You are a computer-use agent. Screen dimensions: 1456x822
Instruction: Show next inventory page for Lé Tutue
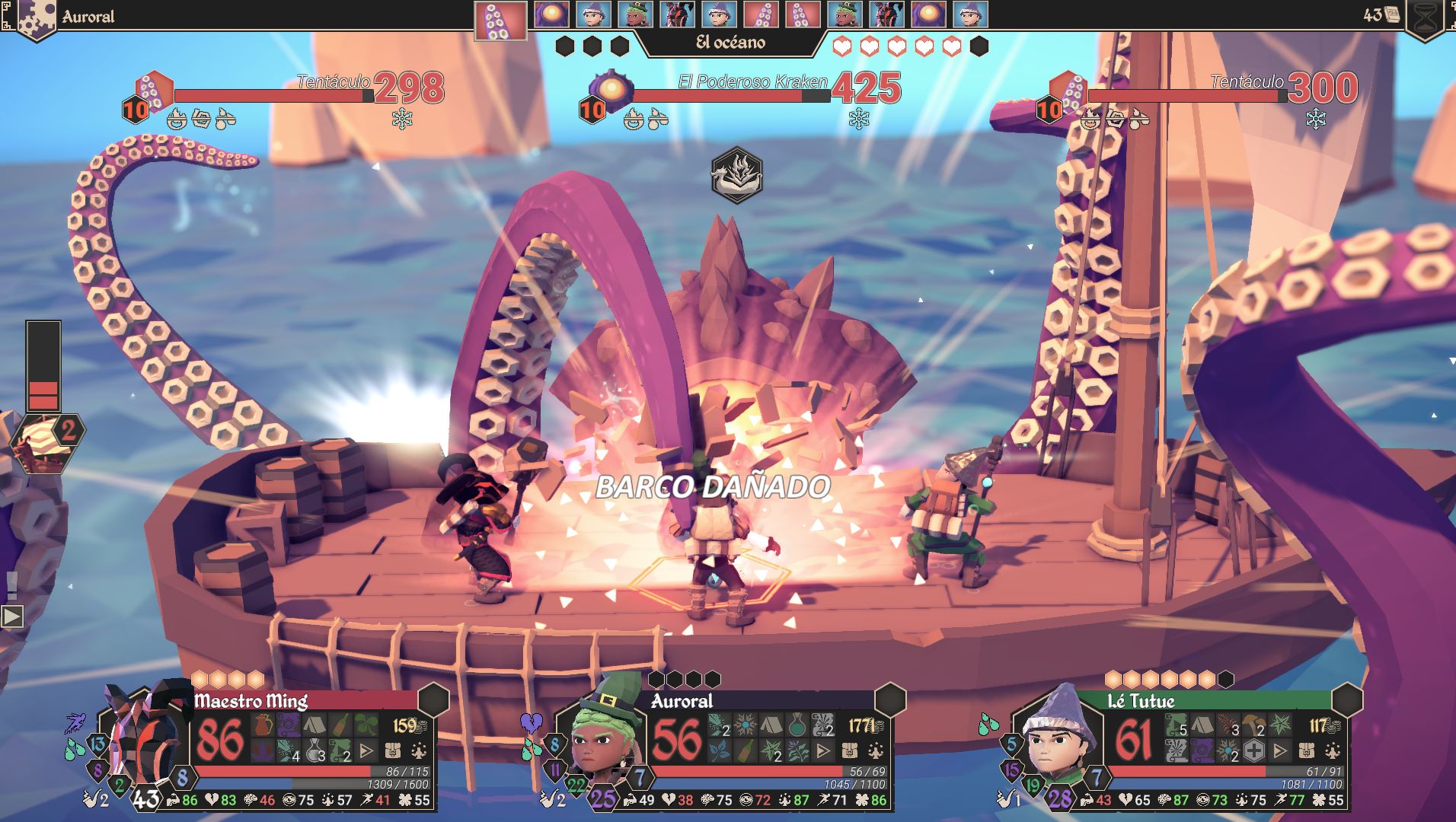tap(1280, 751)
